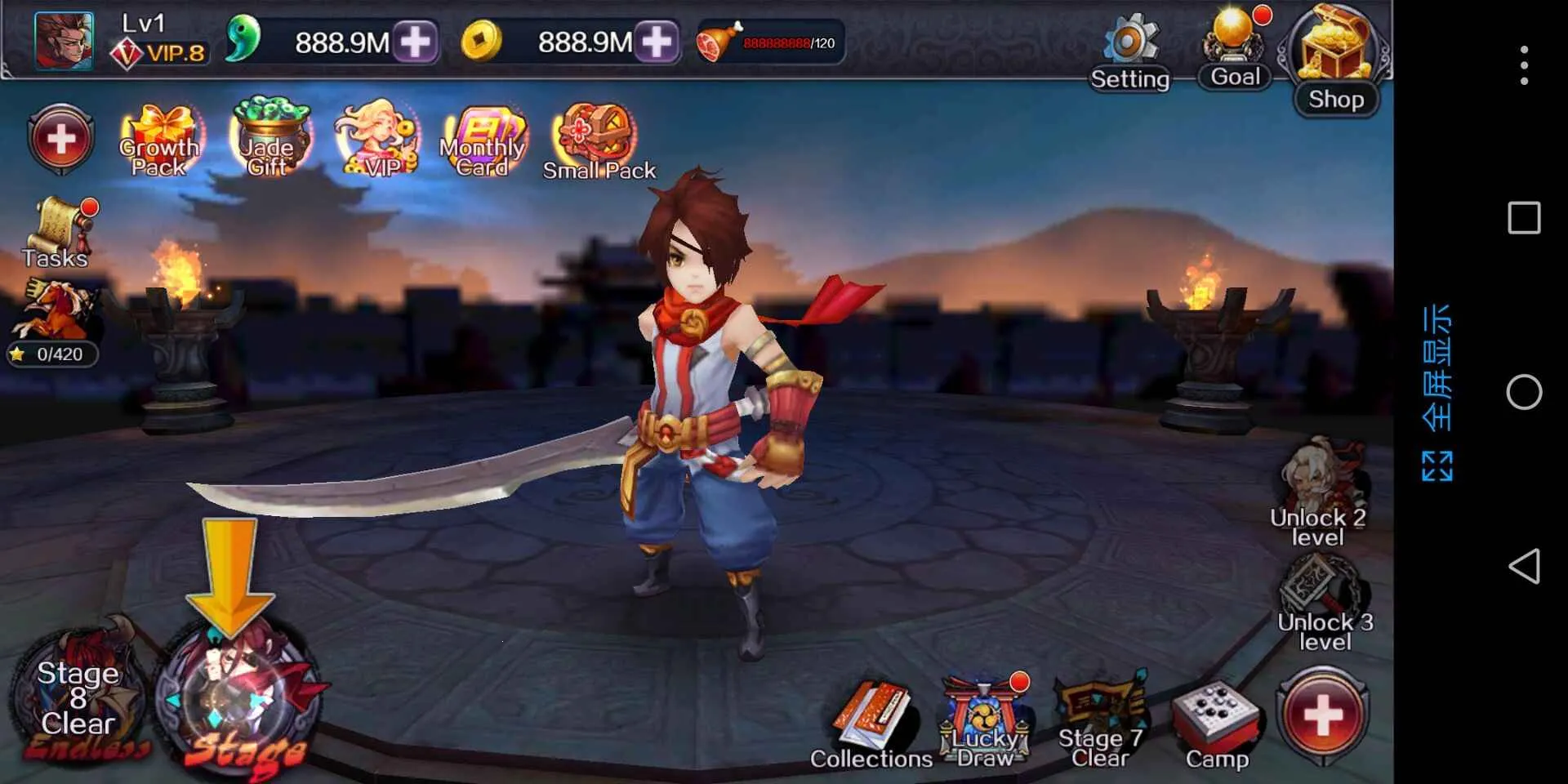This screenshot has width=1568, height=784.
Task: Expand the left hidden panel with plus button
Action: (60, 139)
